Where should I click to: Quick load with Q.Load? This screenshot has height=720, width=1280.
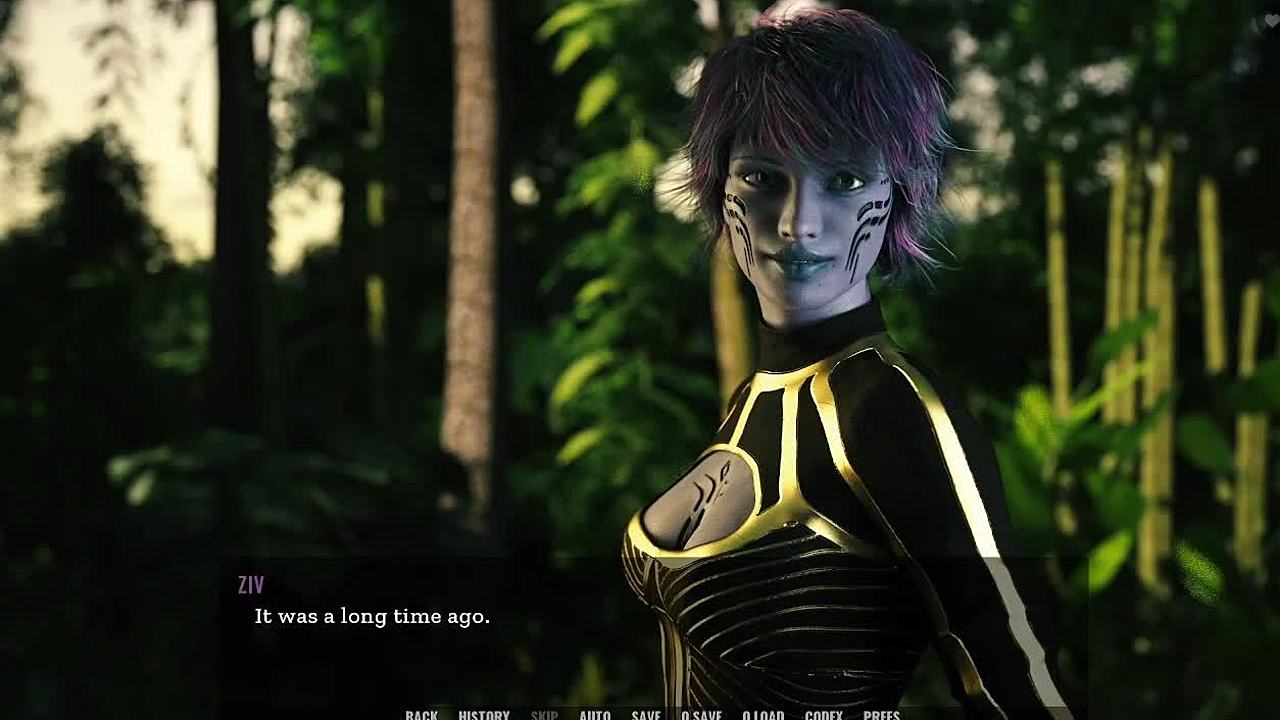(763, 714)
